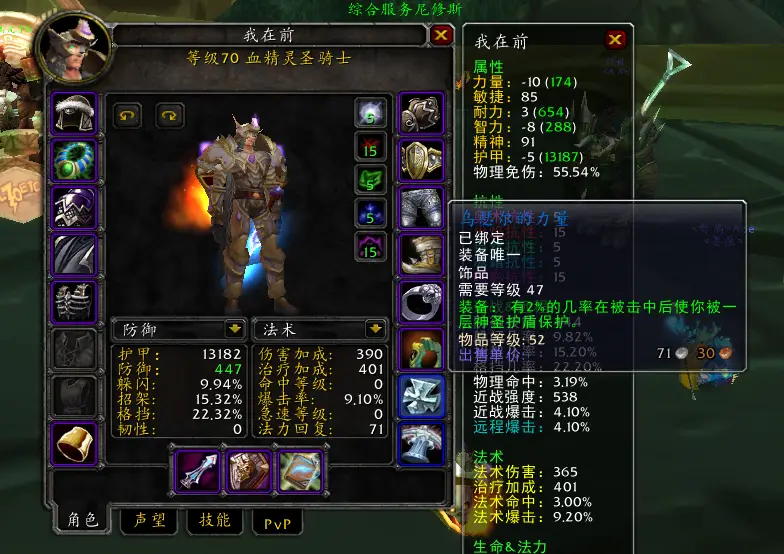Open the 技能 skills tab
Viewport: 784px width, 554px height.
pyautogui.click(x=214, y=520)
